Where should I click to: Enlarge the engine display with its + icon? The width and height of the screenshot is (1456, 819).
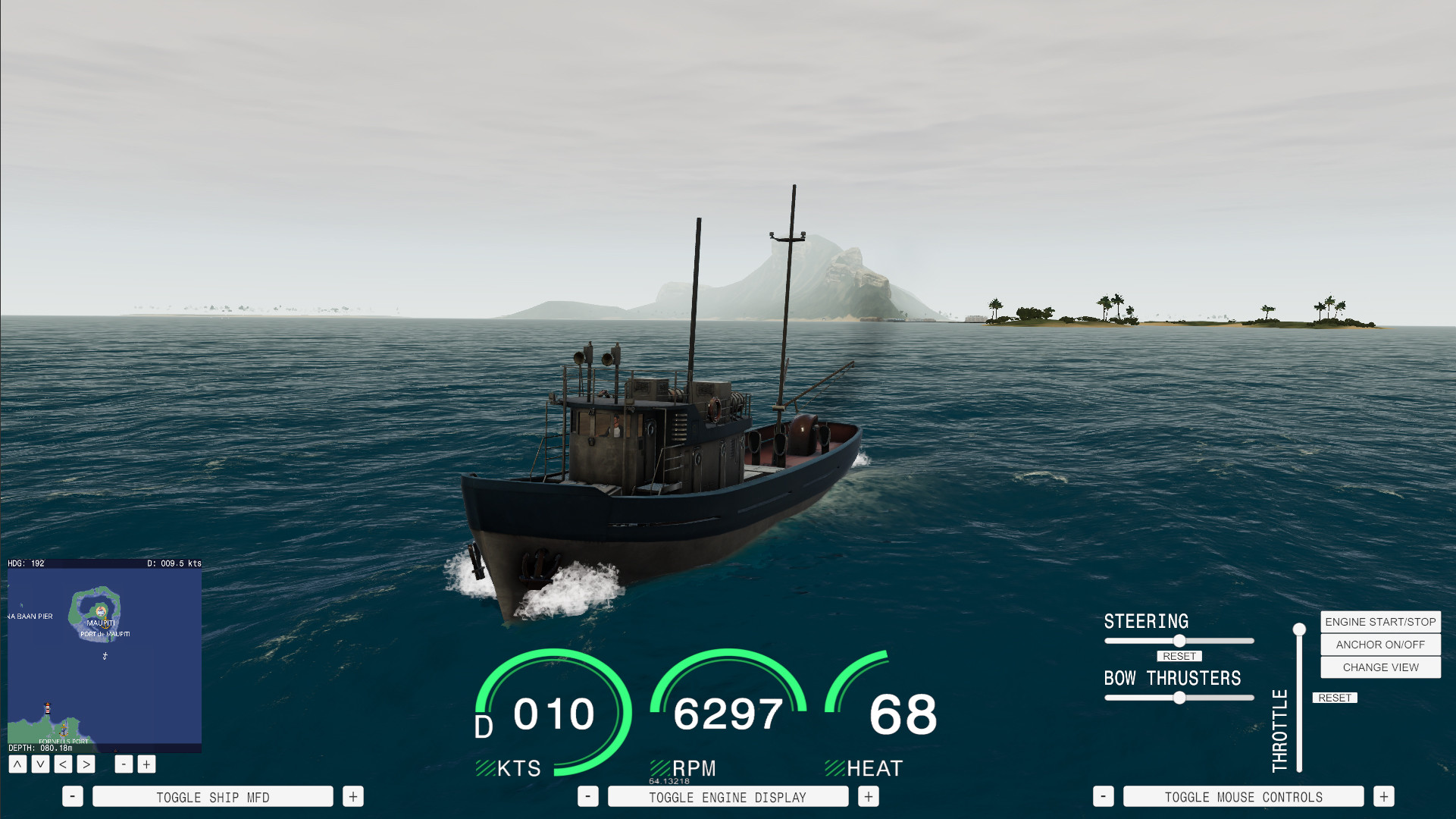coord(867,796)
